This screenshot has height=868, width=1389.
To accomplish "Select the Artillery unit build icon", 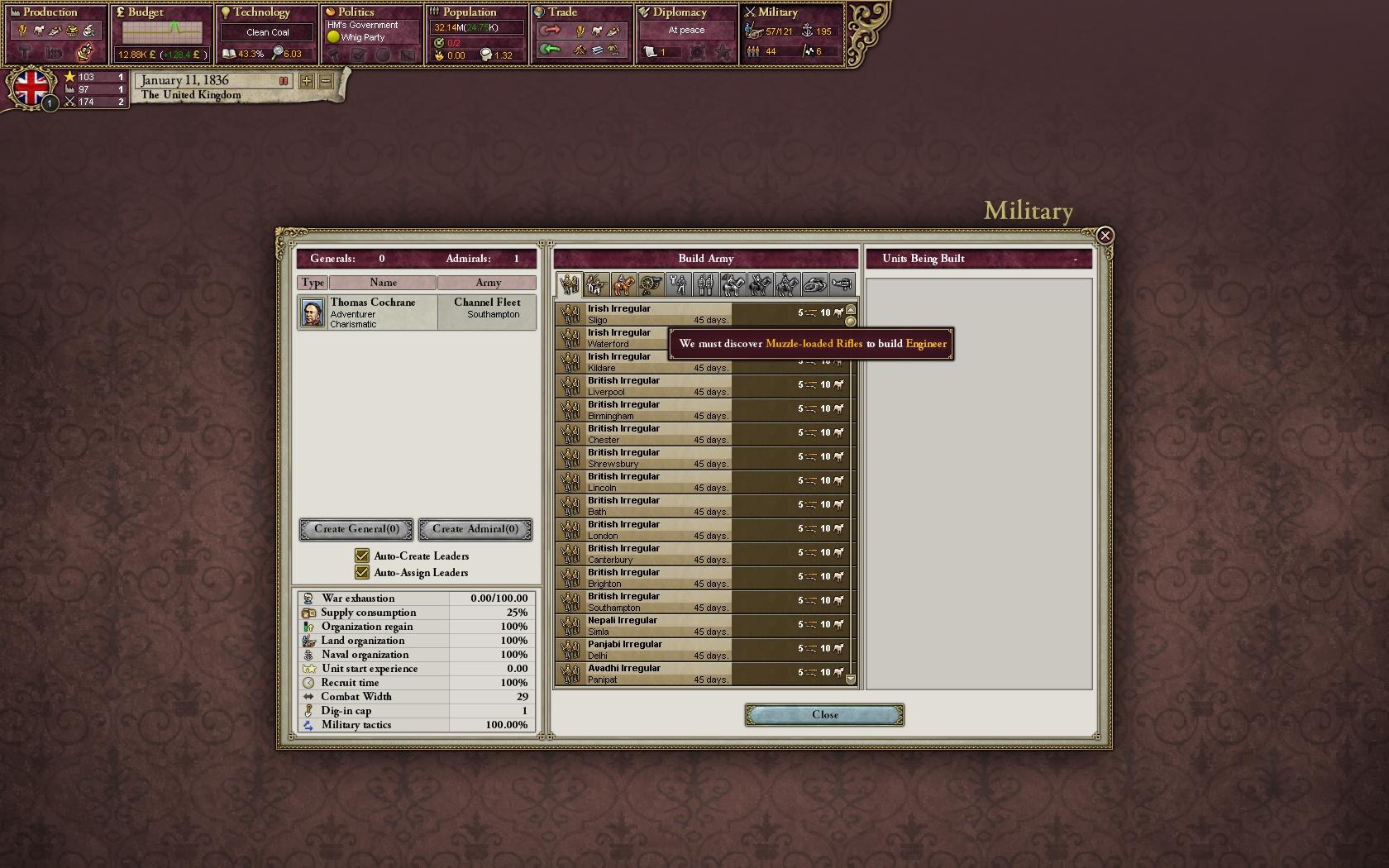I will [651, 284].
